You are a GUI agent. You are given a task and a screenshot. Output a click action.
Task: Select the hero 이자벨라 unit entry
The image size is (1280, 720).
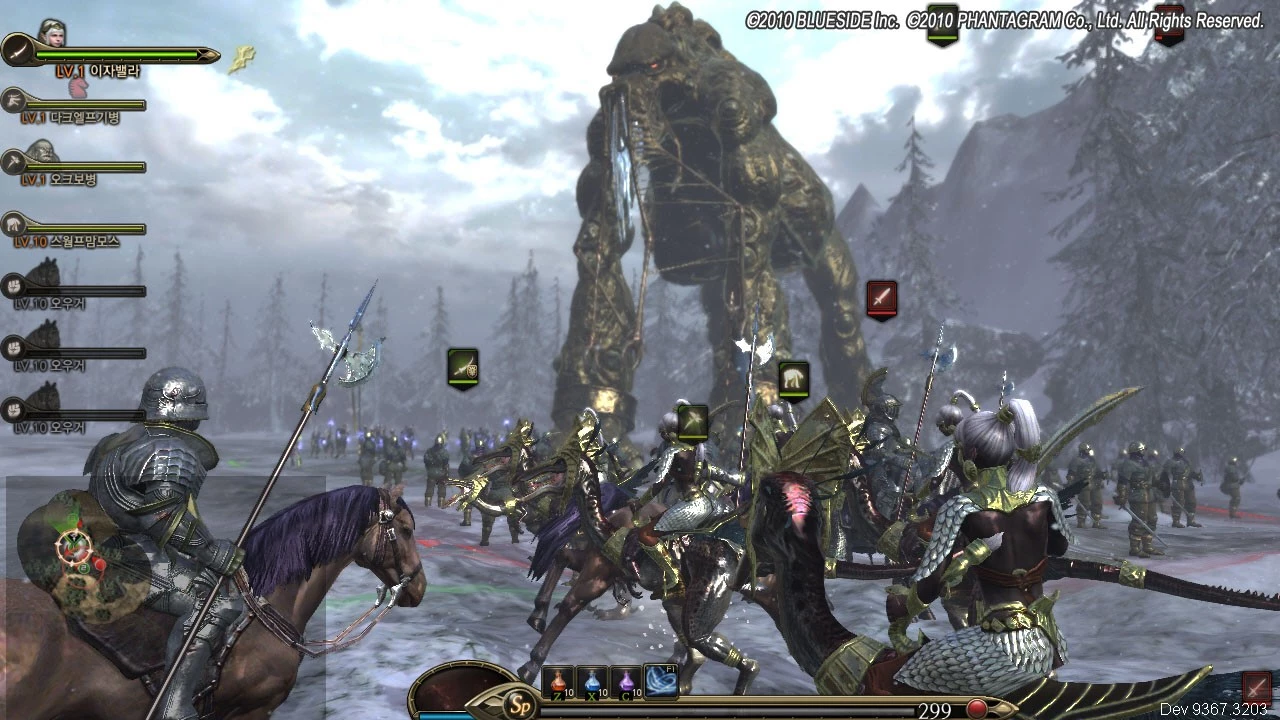[98, 70]
